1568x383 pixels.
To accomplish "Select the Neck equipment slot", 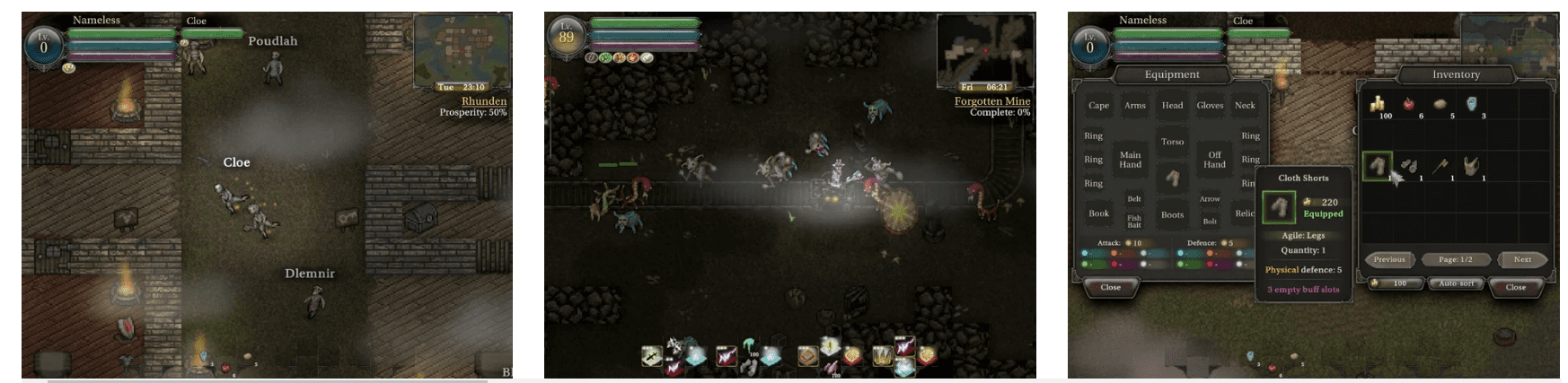I will 1245,106.
